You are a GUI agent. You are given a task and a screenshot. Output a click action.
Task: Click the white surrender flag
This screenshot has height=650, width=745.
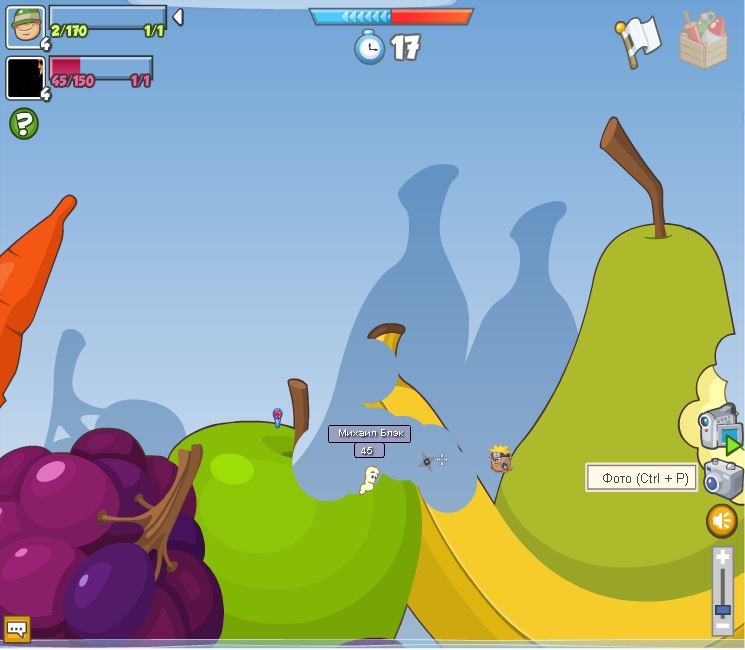point(638,41)
